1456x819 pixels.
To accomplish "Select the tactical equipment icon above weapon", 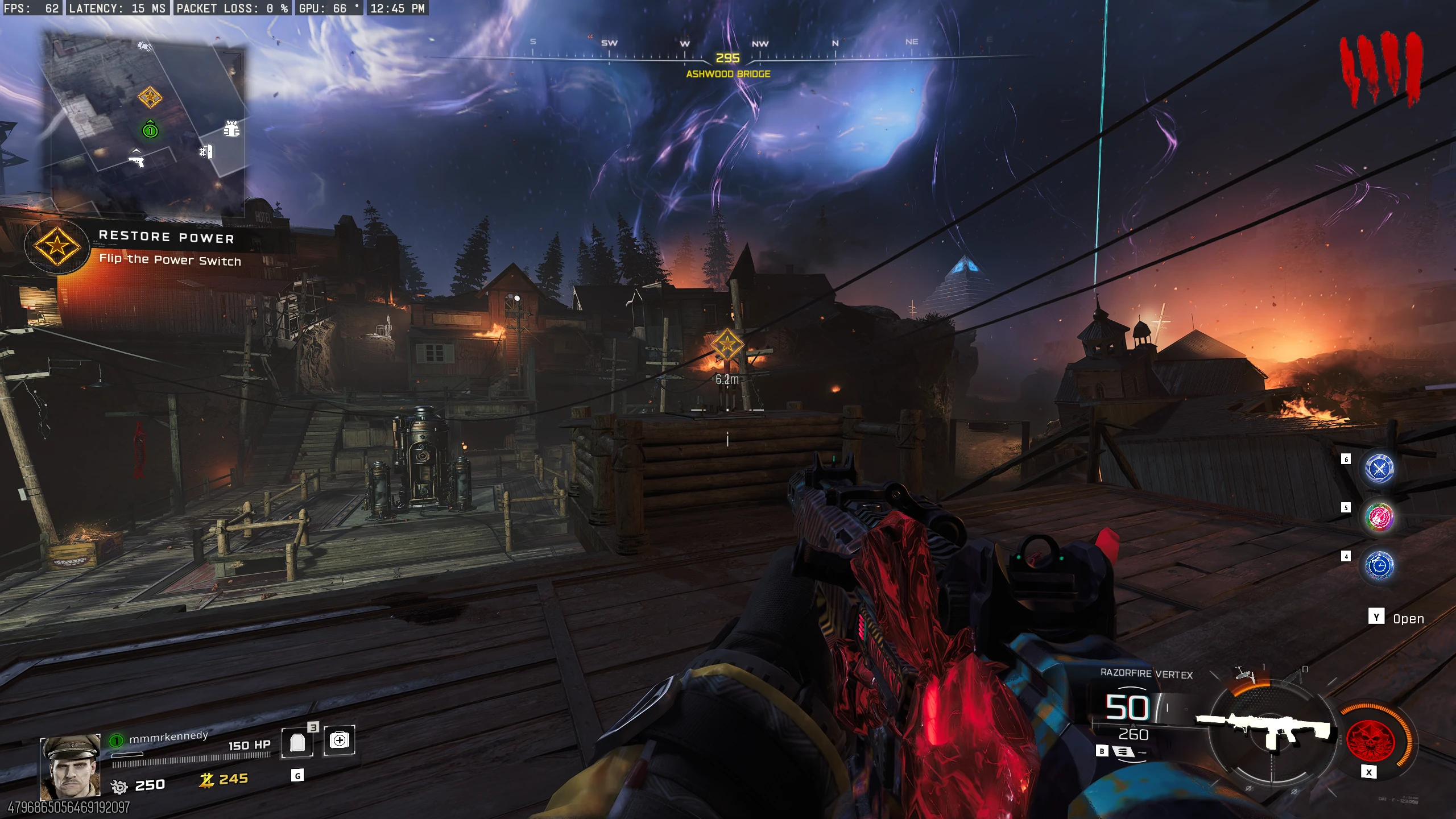I will (x=1246, y=675).
